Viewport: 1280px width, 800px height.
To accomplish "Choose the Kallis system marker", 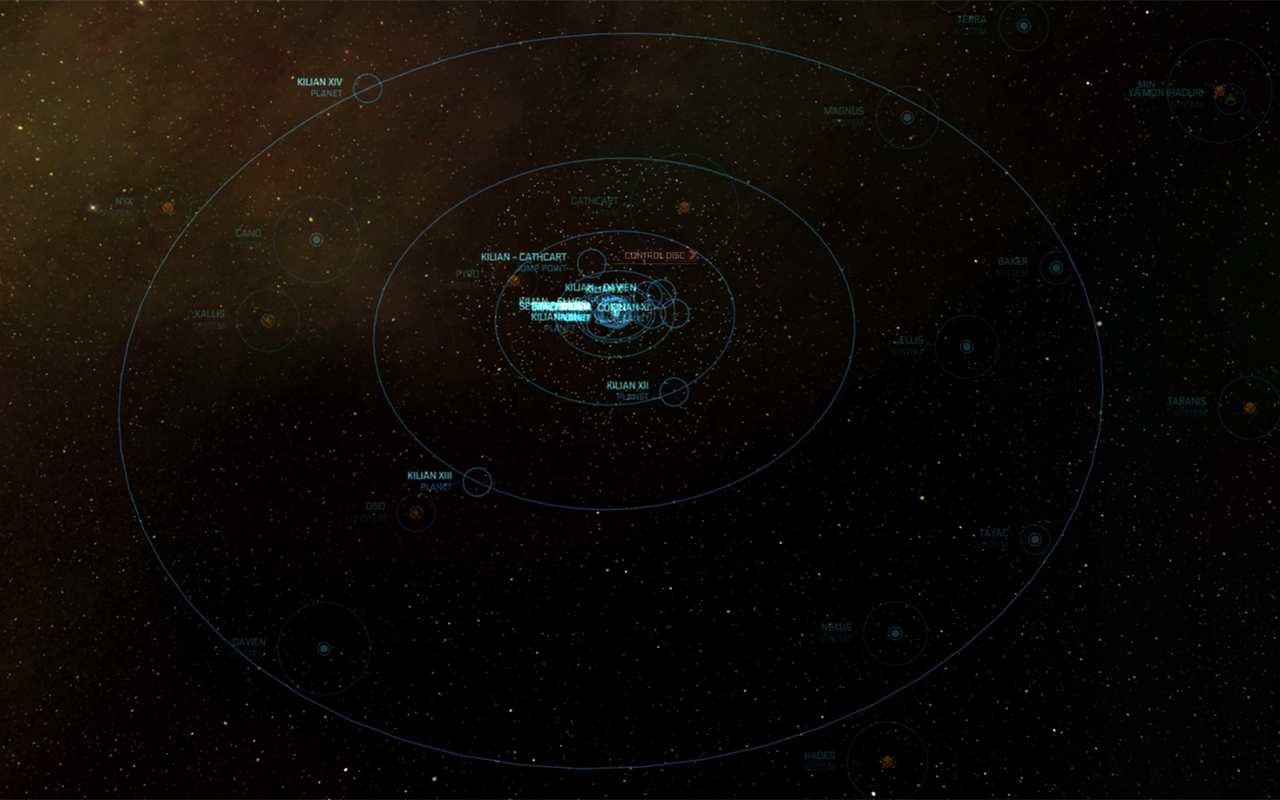I will click(x=268, y=320).
